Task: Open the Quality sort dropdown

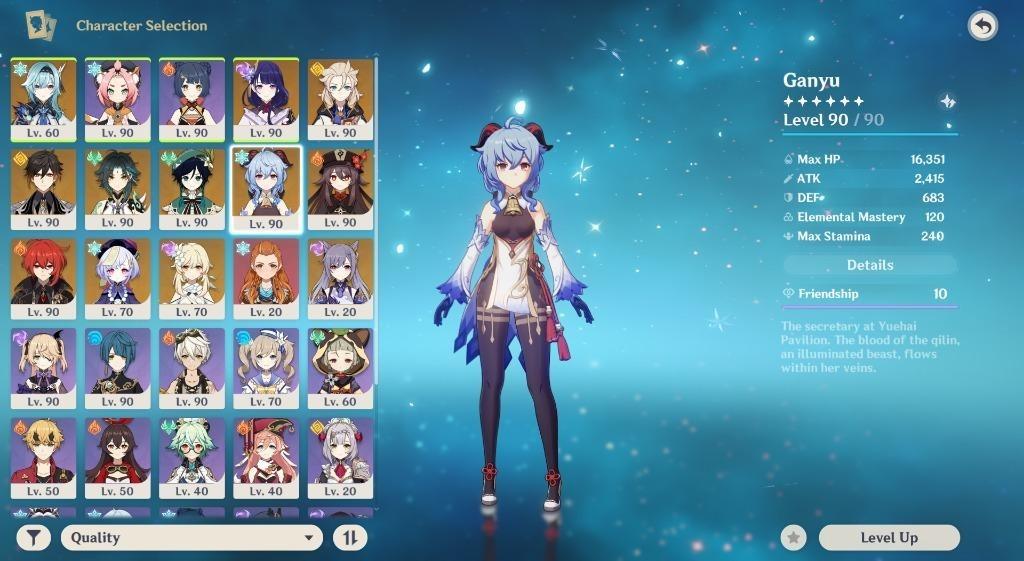Action: pyautogui.click(x=191, y=538)
